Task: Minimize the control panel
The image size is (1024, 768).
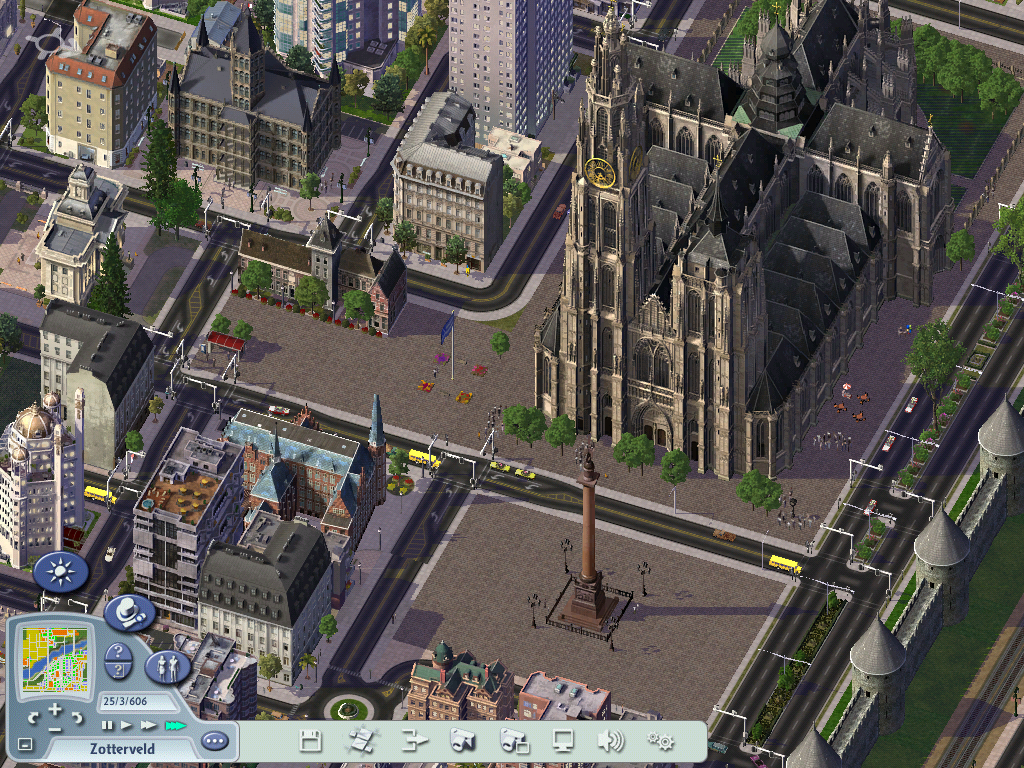Action: tap(25, 744)
